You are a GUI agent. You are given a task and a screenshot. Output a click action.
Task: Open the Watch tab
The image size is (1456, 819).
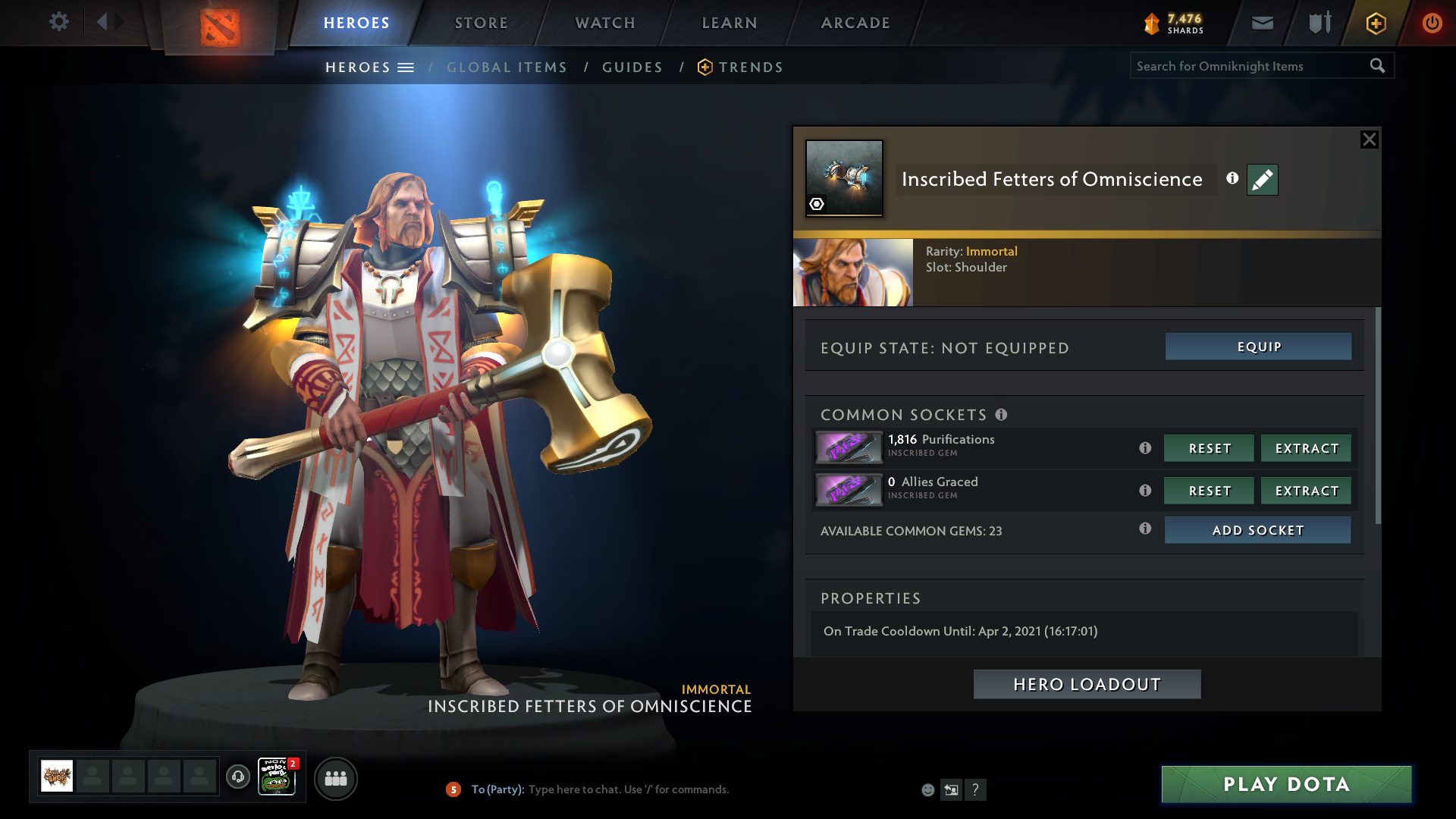[x=605, y=23]
